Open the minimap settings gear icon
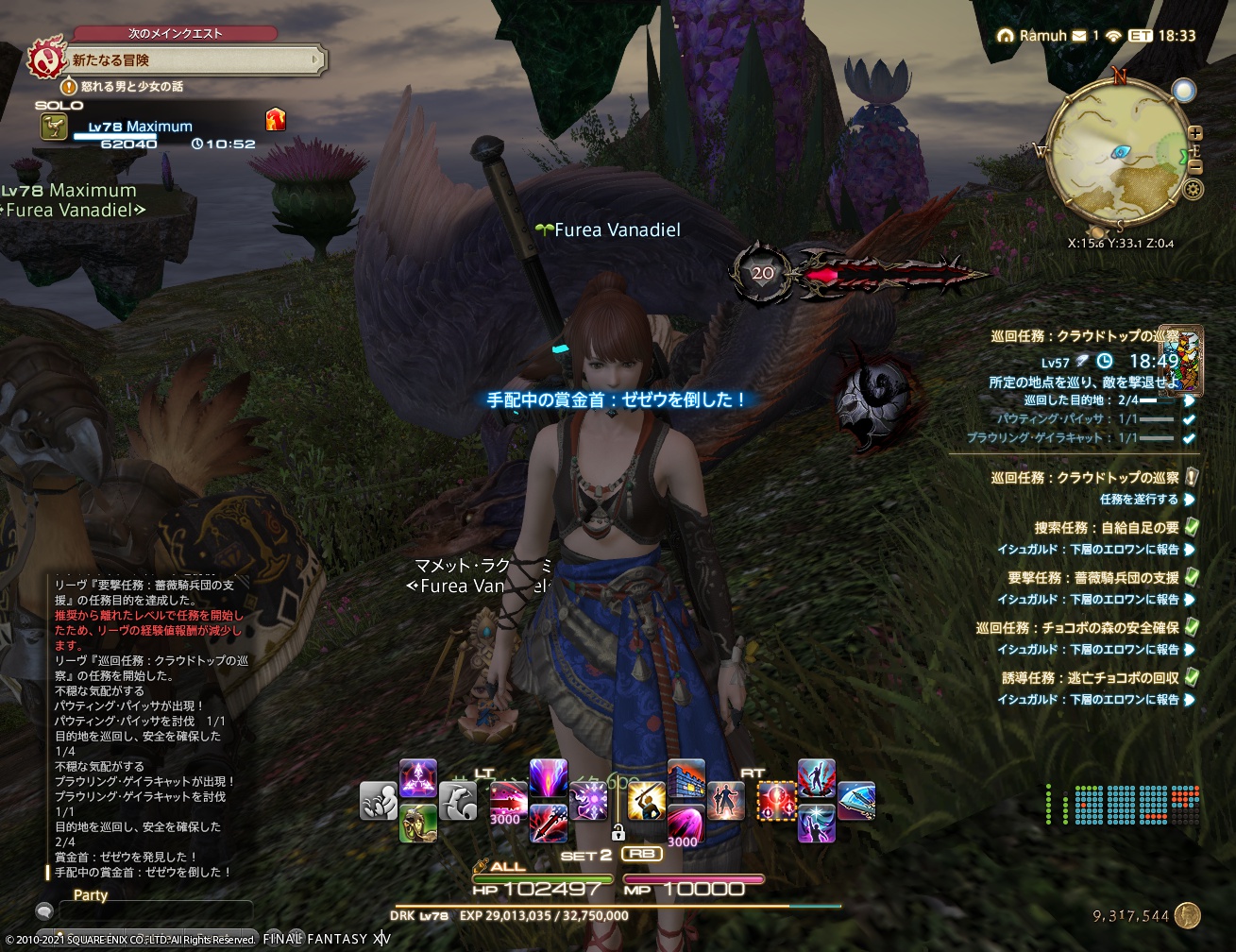The height and width of the screenshot is (952, 1236). pyautogui.click(x=1193, y=189)
